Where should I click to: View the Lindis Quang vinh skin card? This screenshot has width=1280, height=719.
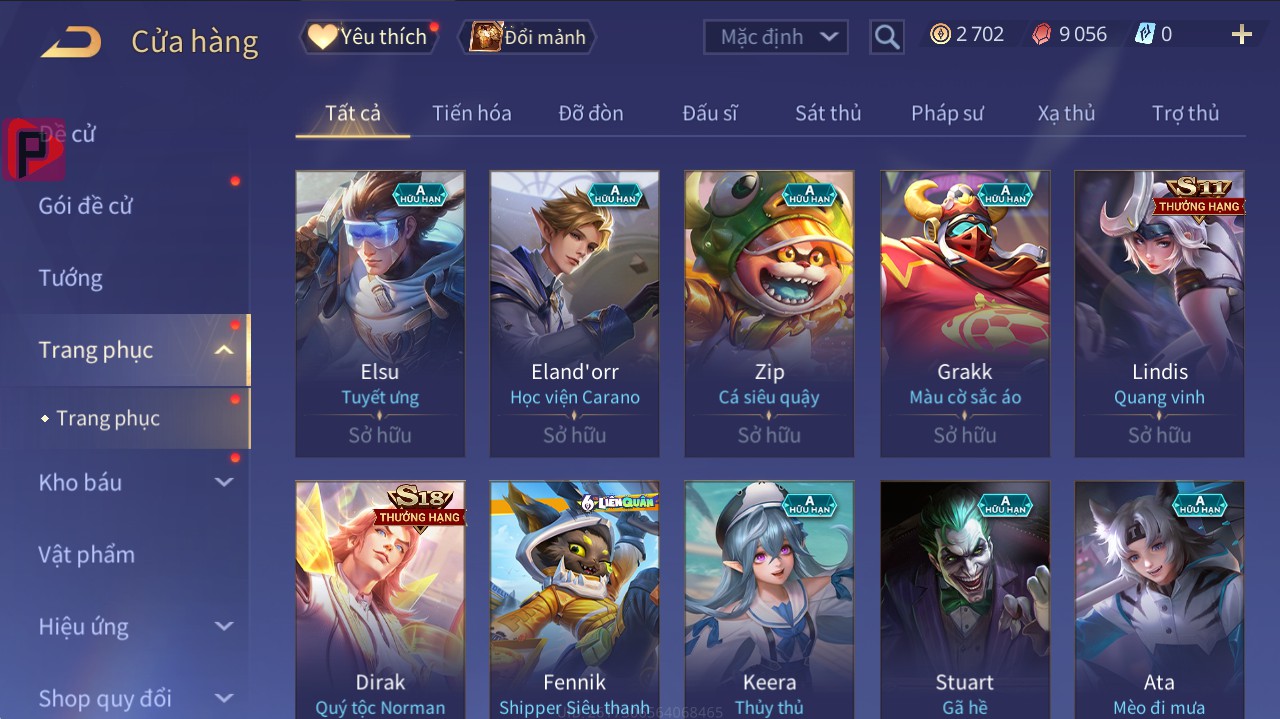1159,313
